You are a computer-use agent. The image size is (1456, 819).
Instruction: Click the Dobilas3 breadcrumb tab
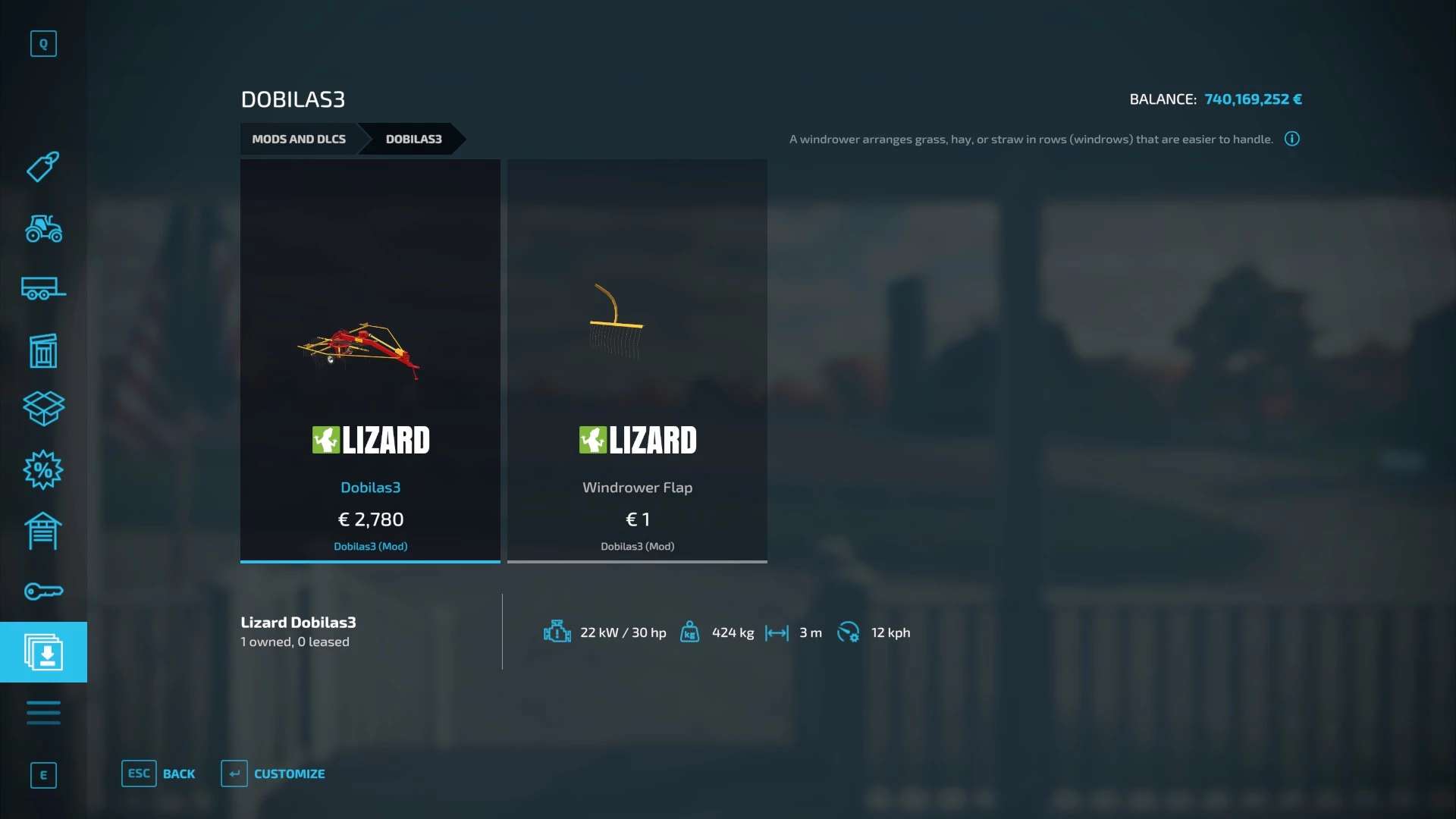pyautogui.click(x=413, y=139)
